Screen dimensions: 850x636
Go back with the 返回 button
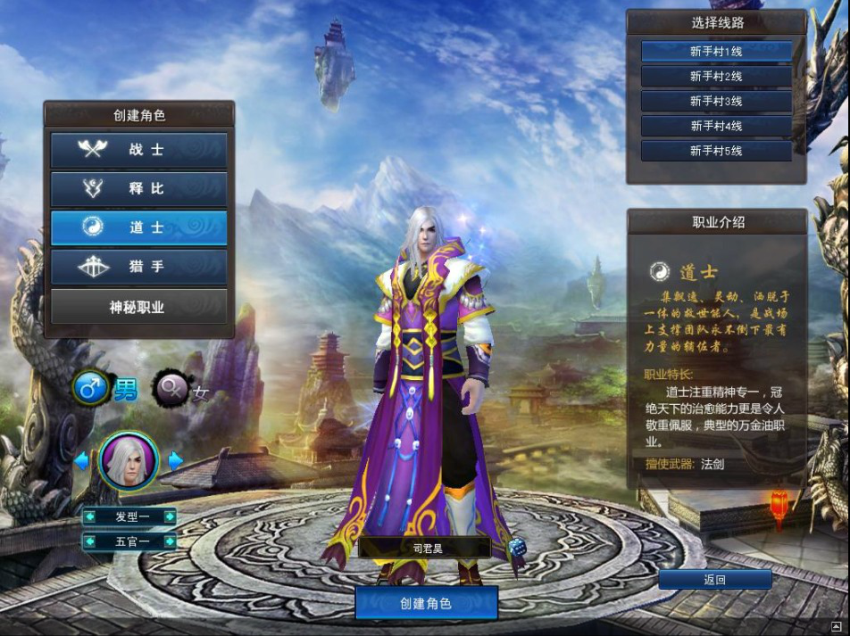tap(714, 580)
